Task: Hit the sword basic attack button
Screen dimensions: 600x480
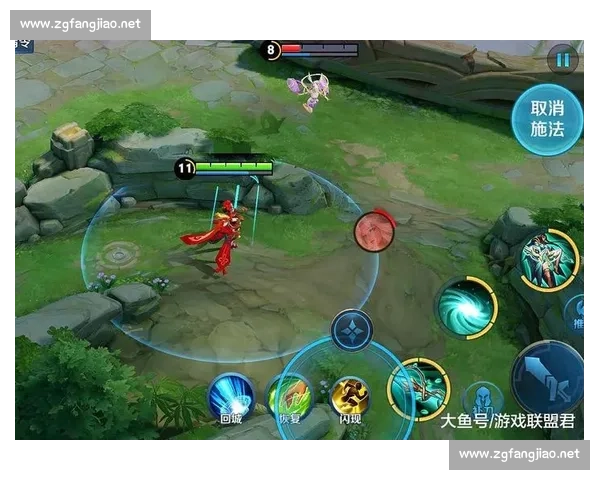Action: (549, 377)
